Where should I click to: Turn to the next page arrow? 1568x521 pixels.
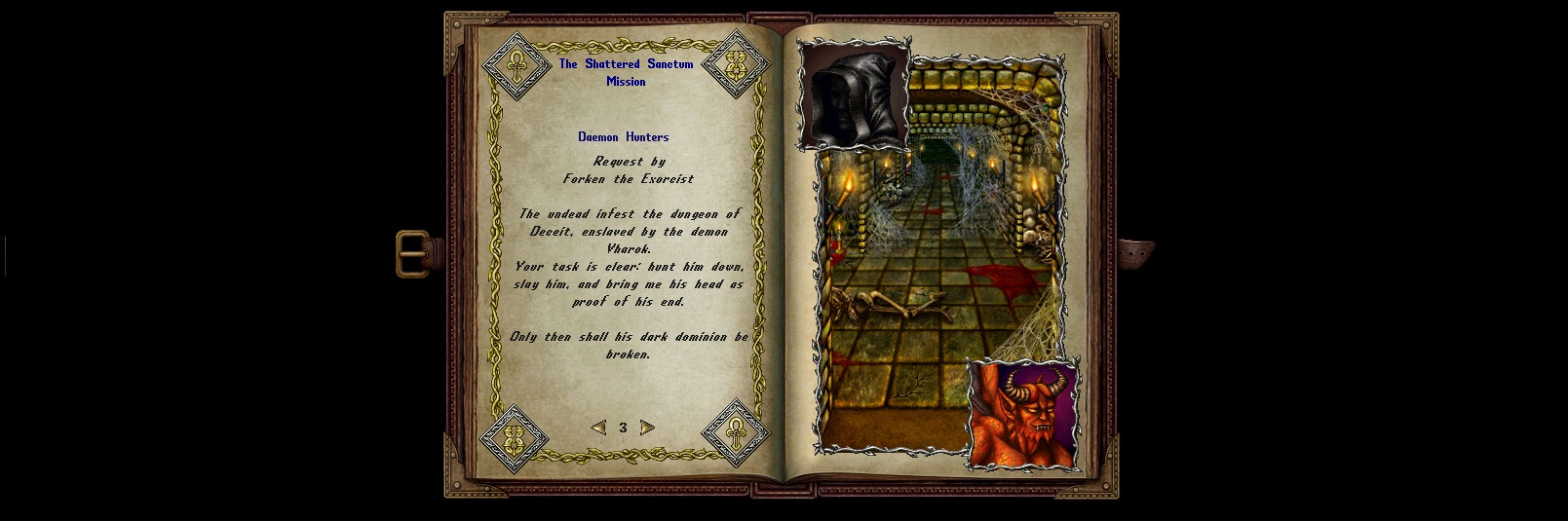647,428
